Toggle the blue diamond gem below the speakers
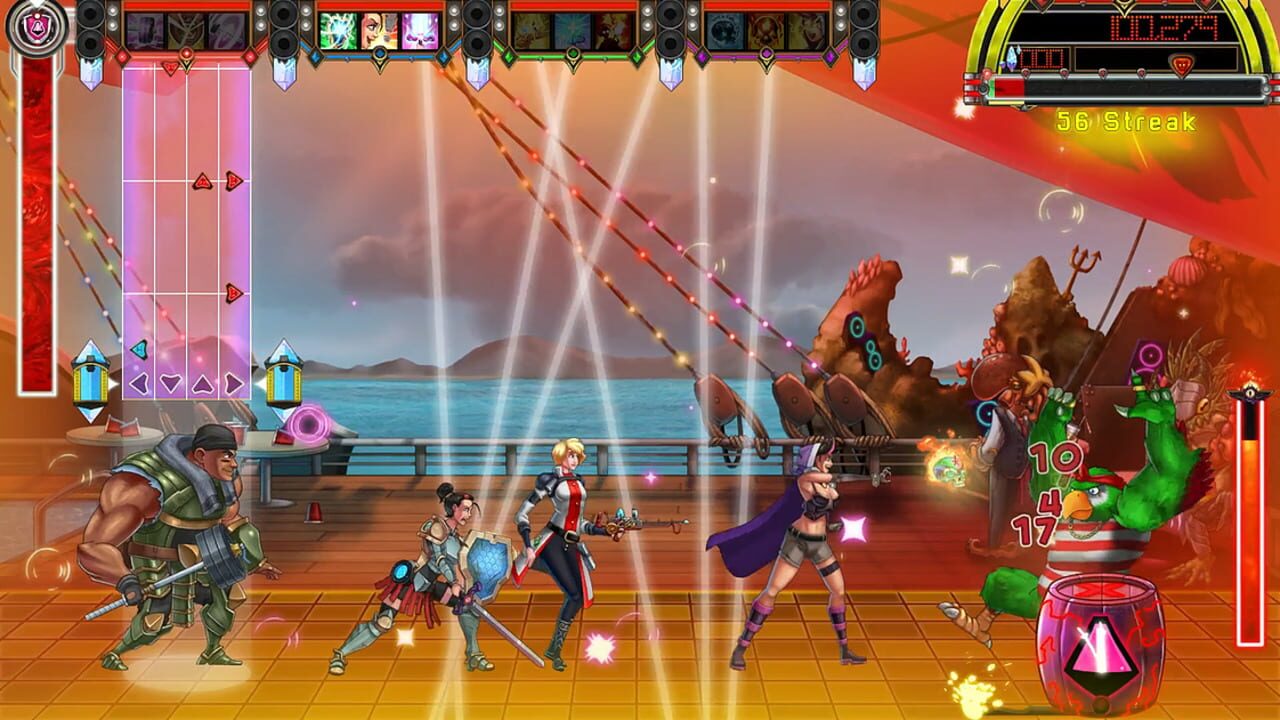This screenshot has width=1280, height=720. coord(315,57)
